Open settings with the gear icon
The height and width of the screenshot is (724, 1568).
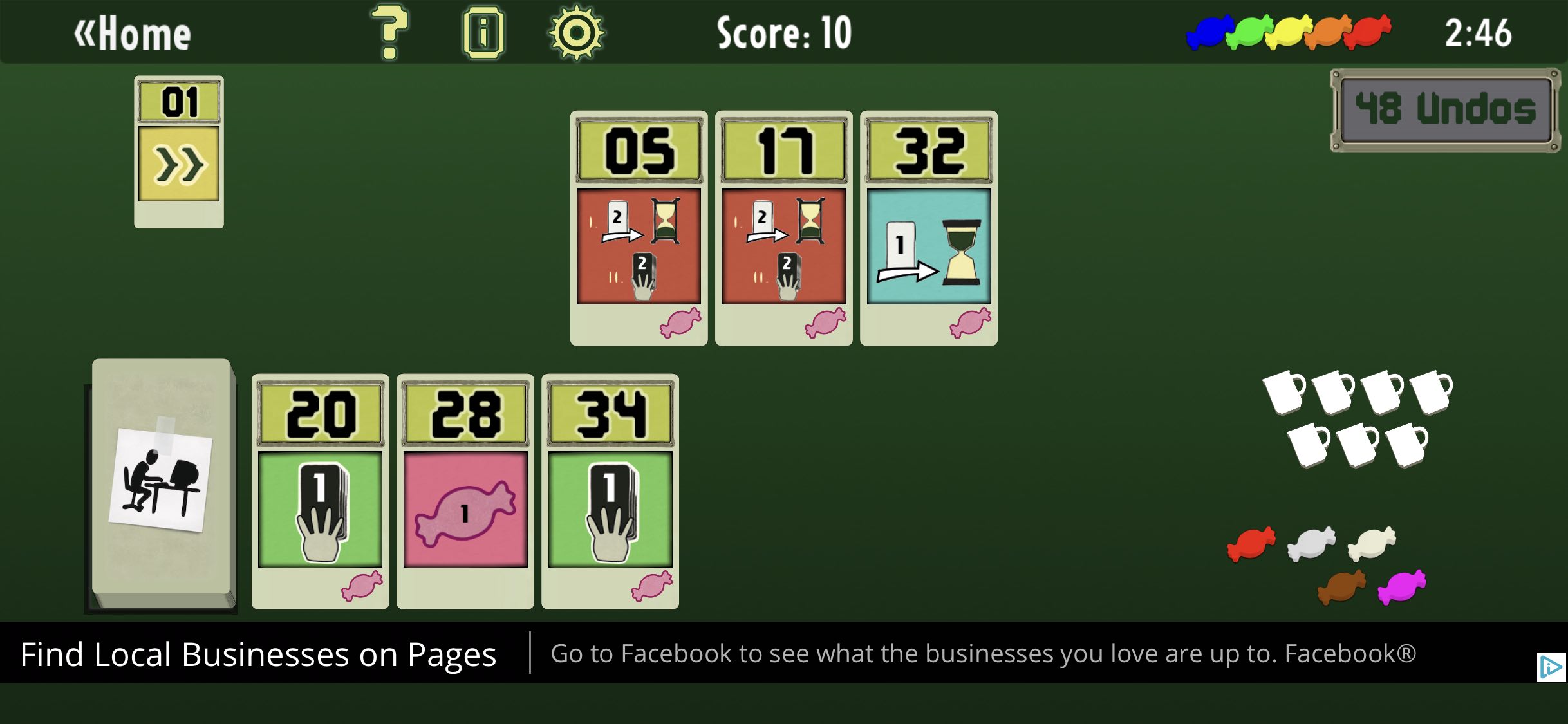(576, 33)
